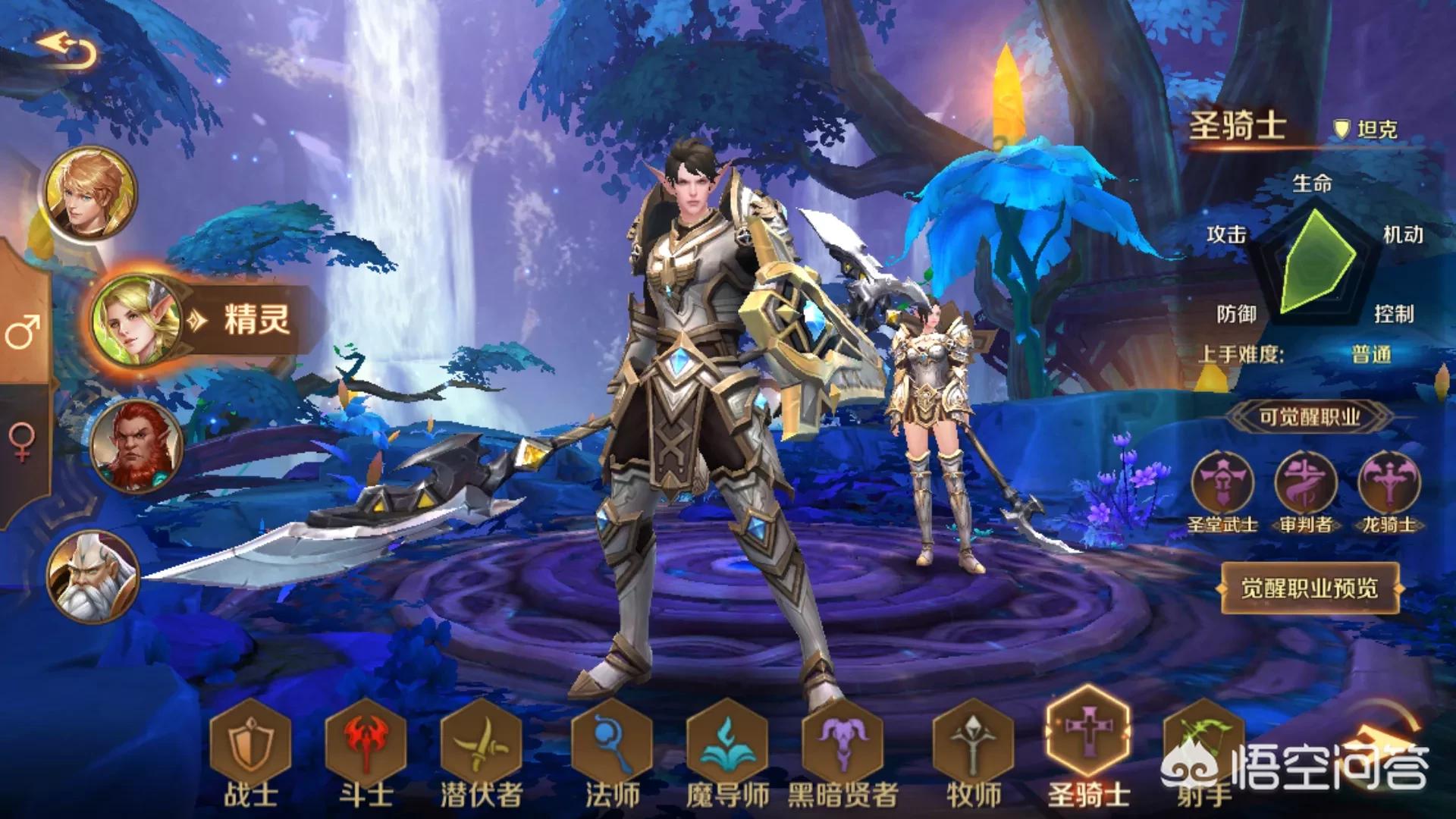Select the blonde human race portrait
This screenshot has height=819, width=1456.
pyautogui.click(x=90, y=192)
